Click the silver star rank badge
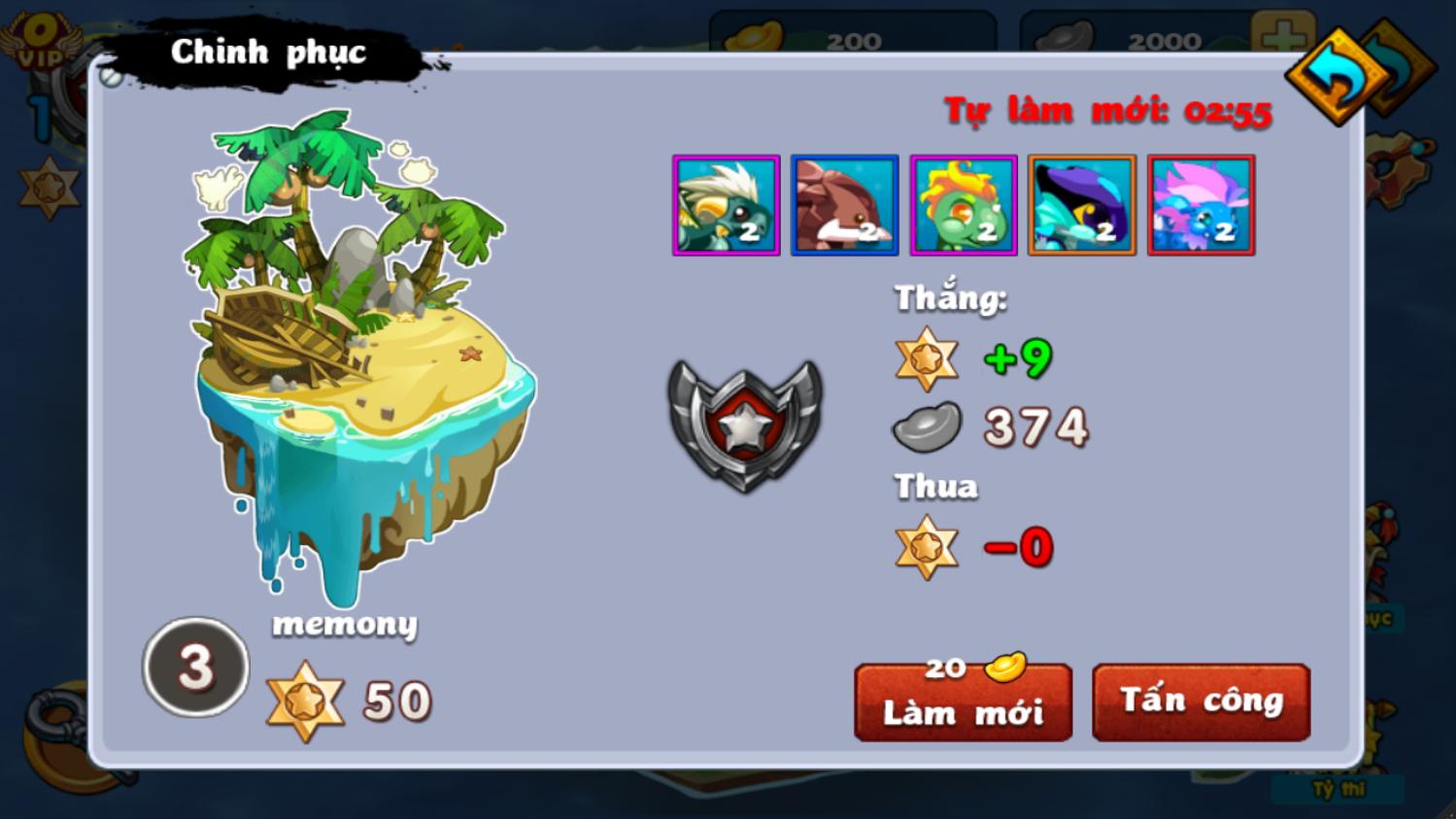 click(x=745, y=424)
